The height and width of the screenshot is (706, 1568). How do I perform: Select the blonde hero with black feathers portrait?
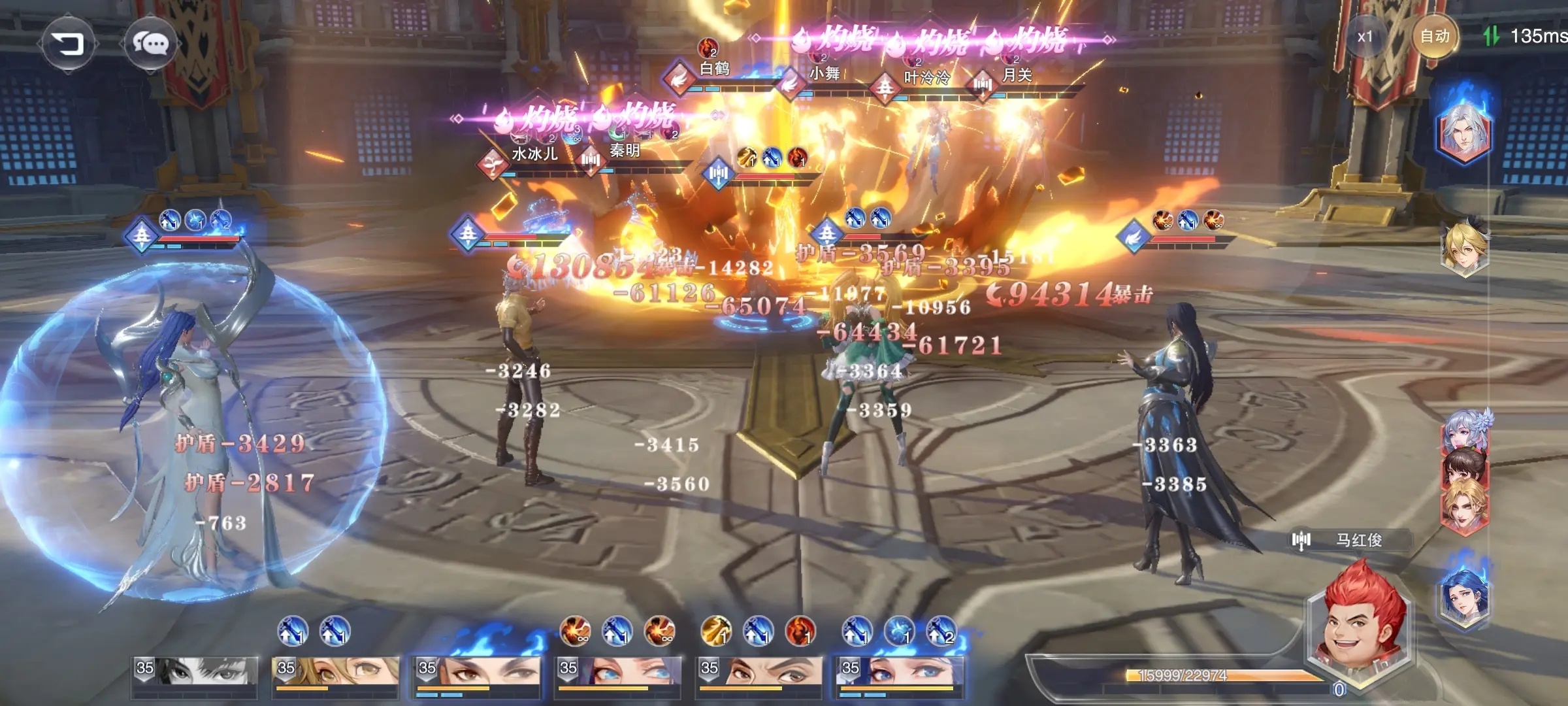[x=1465, y=248]
